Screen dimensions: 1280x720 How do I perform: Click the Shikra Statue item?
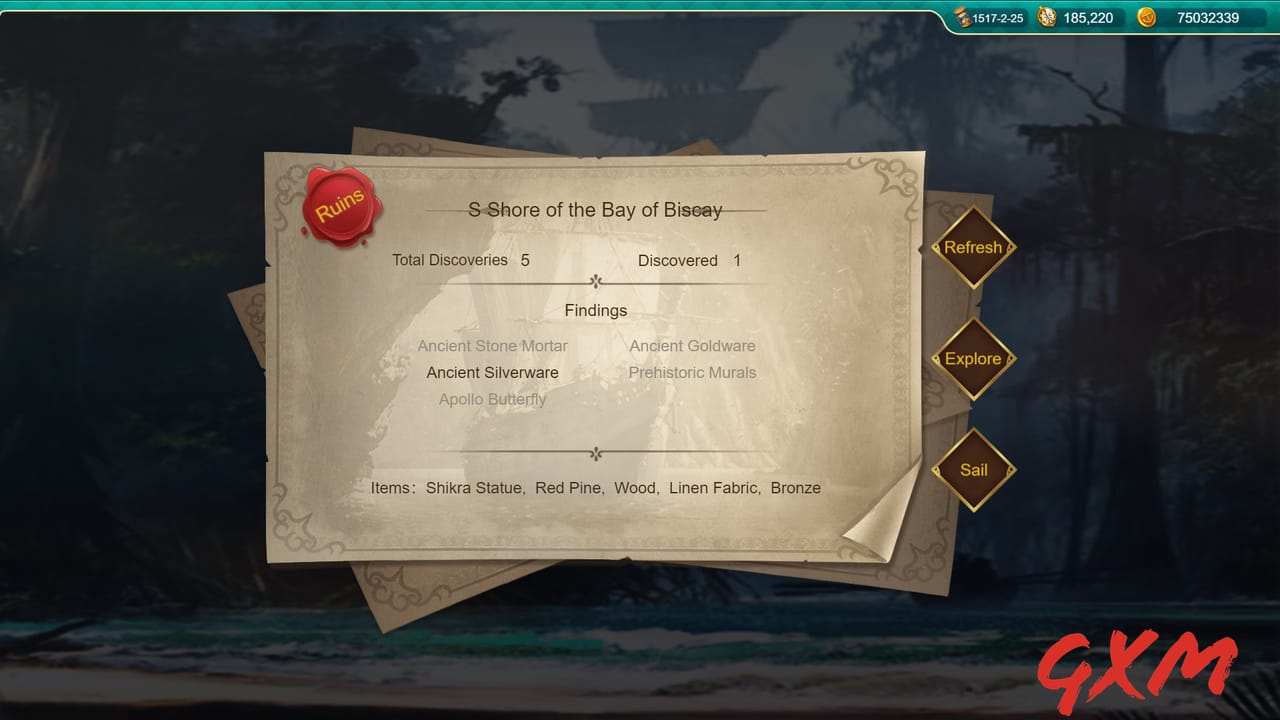coord(472,488)
